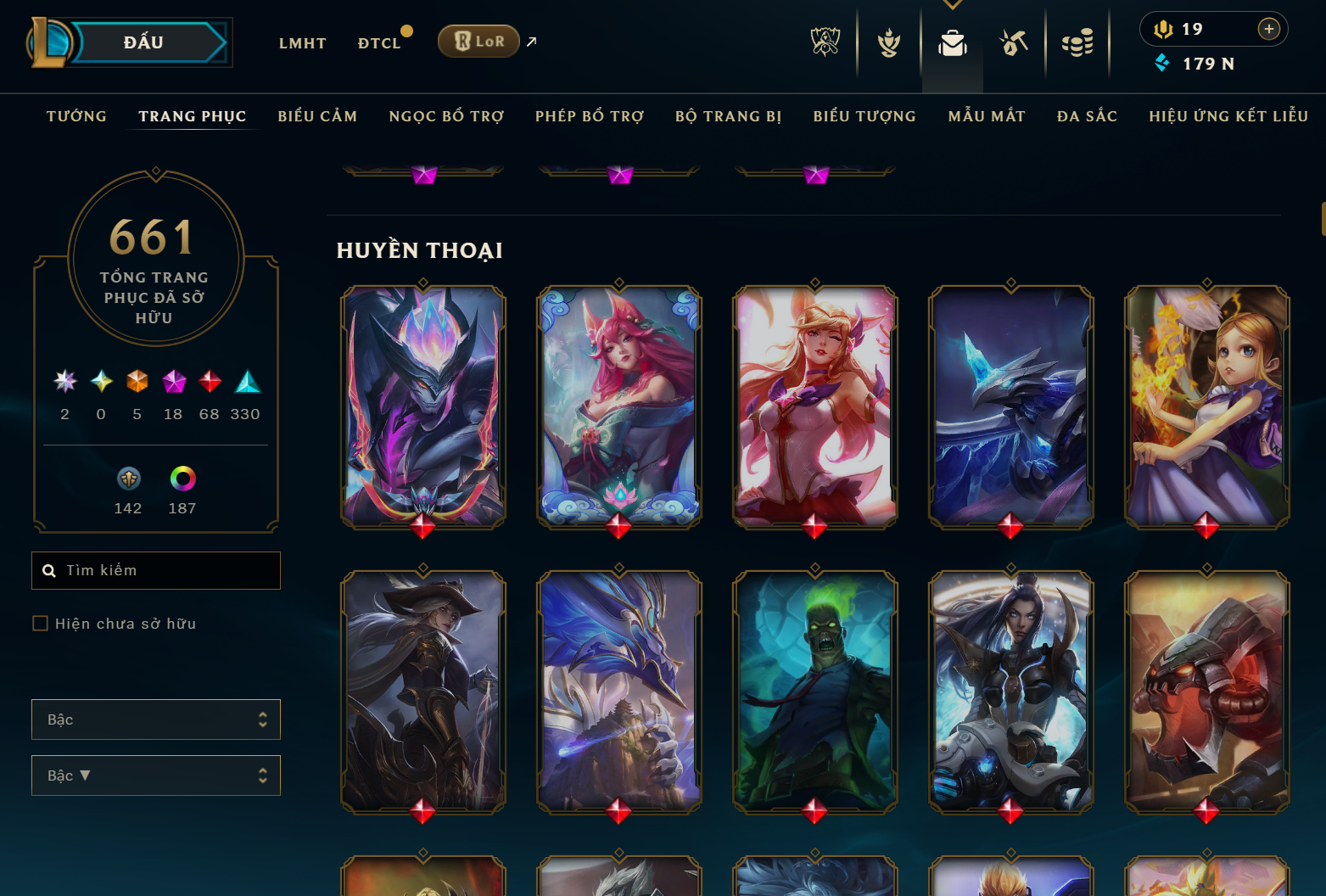
Task: Click the epic purple gem showing 18
Action: tap(173, 383)
